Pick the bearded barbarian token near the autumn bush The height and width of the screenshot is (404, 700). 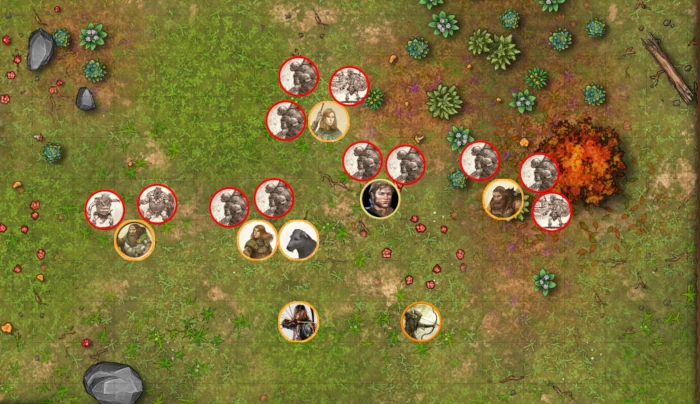pos(502,200)
